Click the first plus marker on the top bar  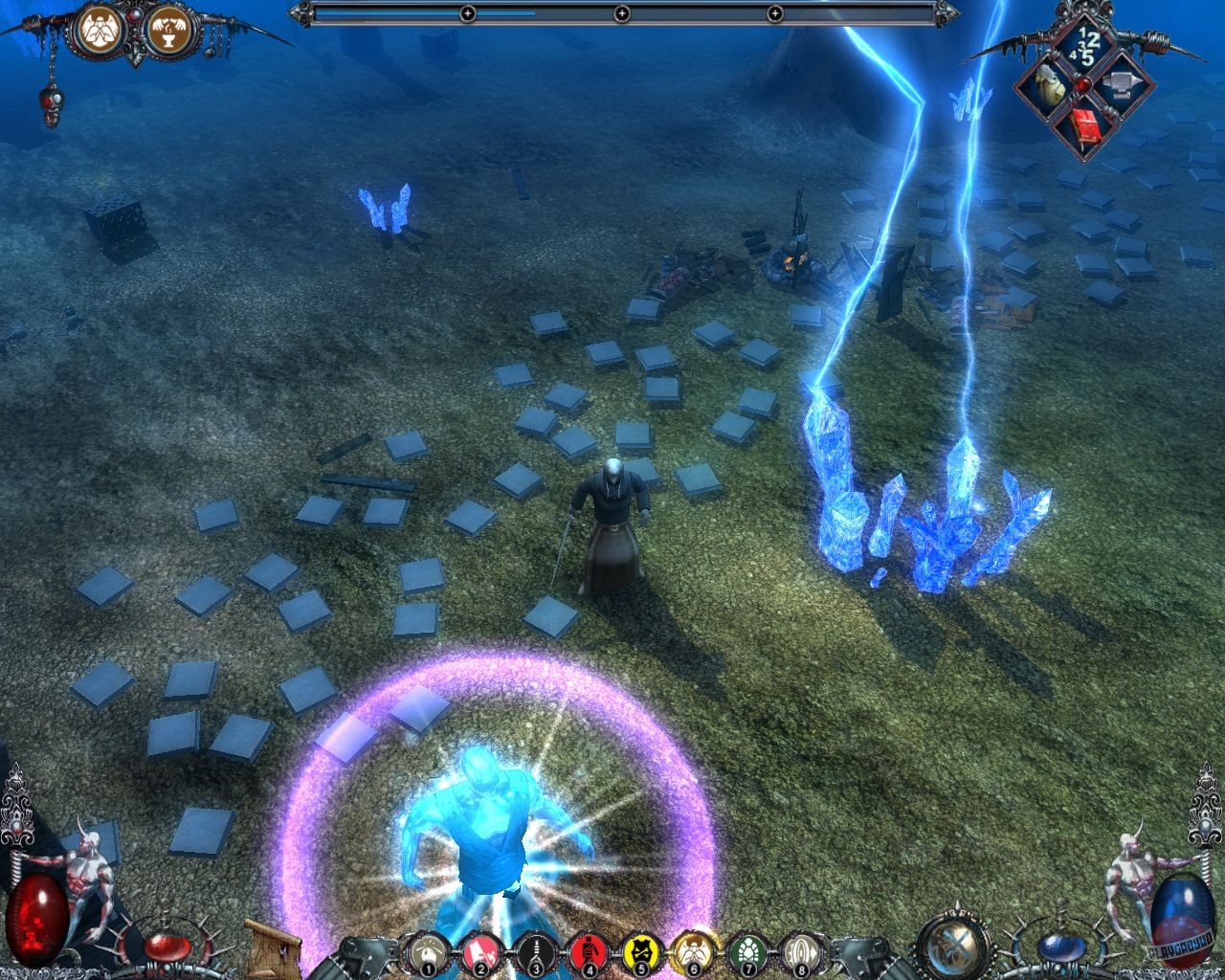(466, 13)
